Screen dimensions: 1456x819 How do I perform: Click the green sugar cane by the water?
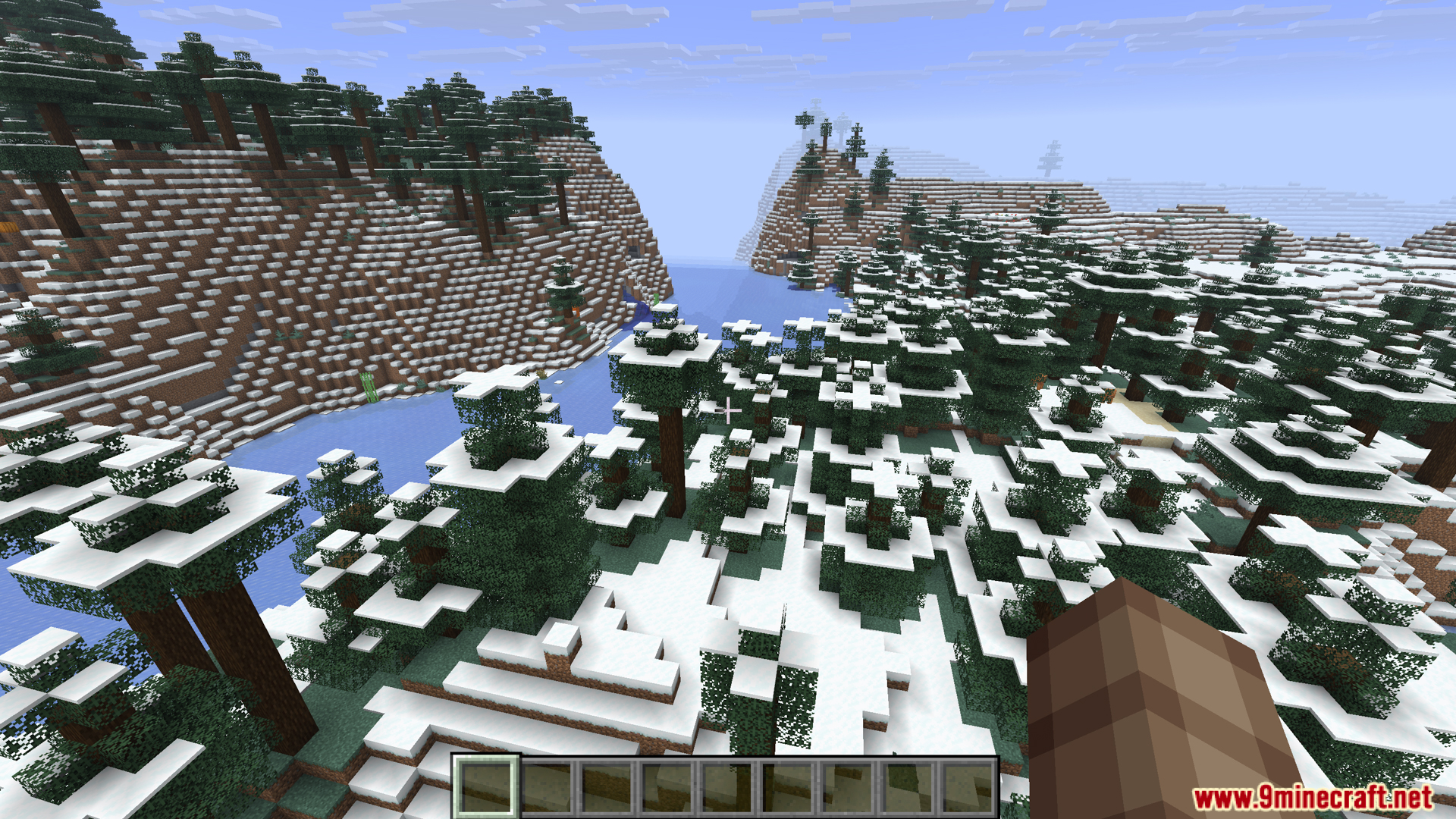pyautogui.click(x=368, y=389)
